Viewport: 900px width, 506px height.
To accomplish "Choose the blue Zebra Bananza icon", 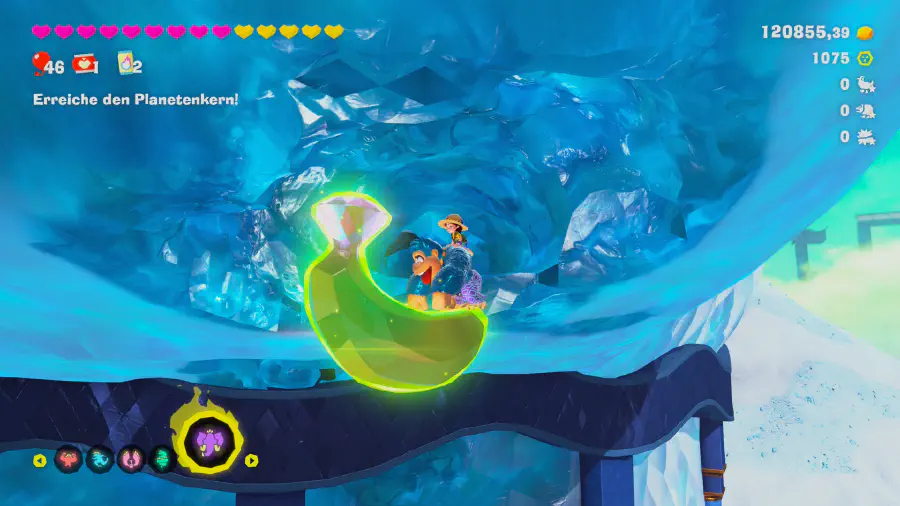I will [99, 460].
